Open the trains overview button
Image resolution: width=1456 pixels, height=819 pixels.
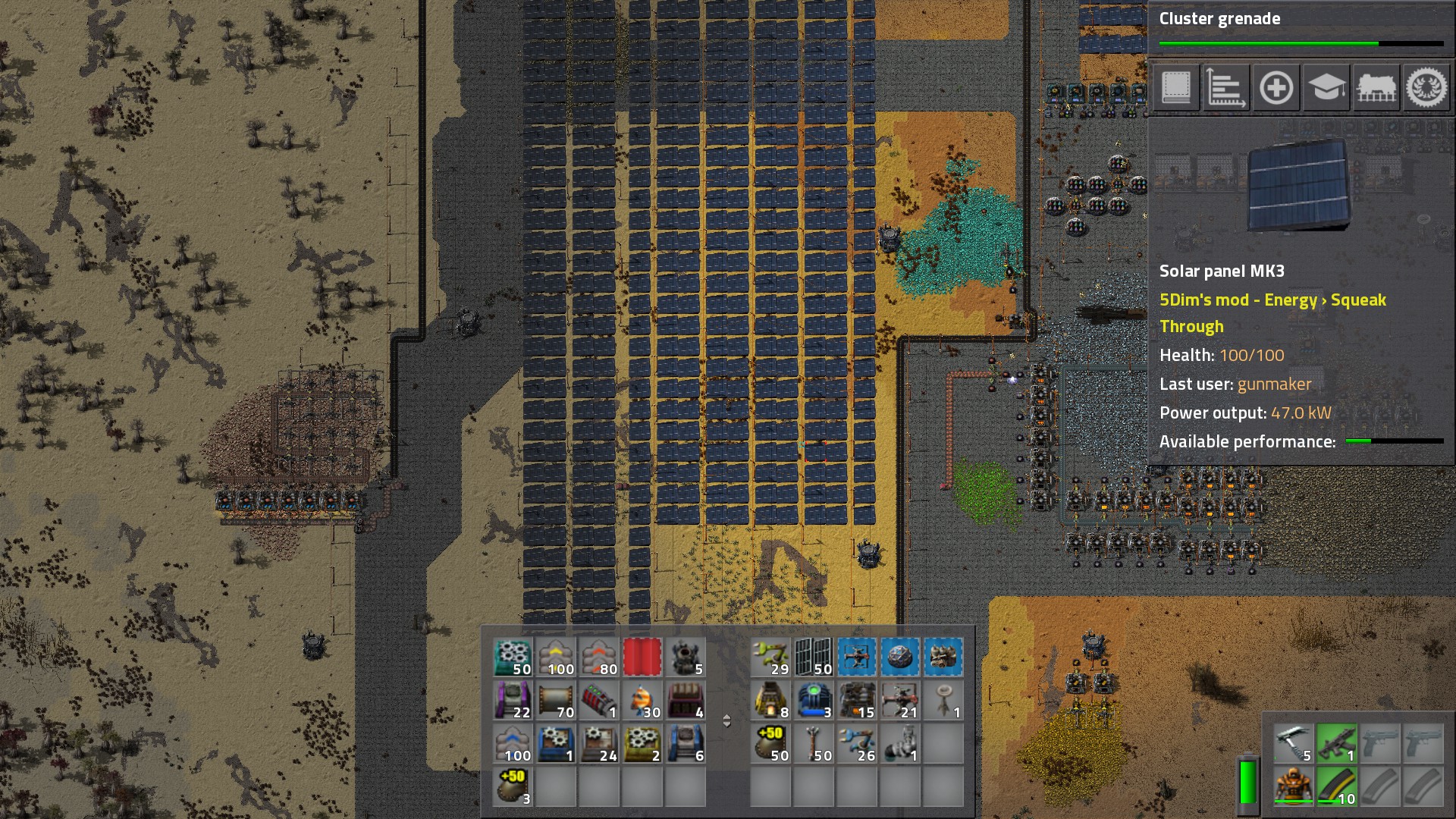pyautogui.click(x=1376, y=88)
